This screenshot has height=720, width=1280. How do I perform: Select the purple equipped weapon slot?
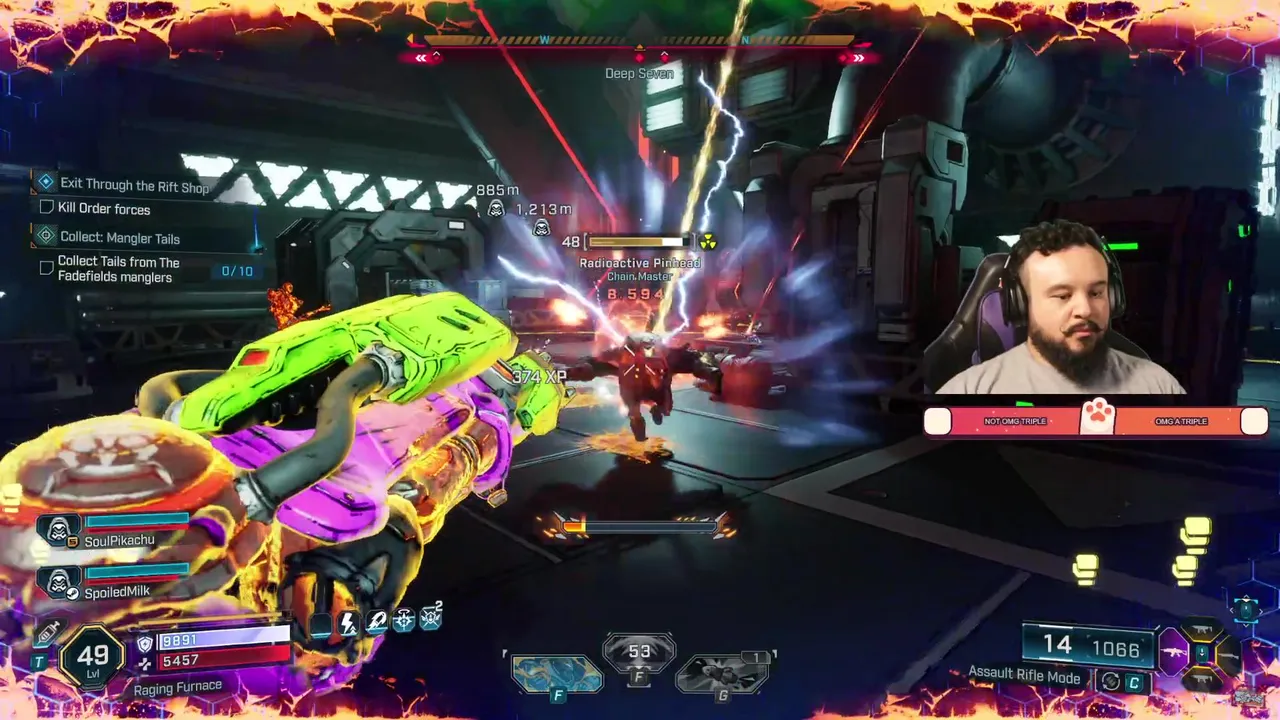(1173, 653)
